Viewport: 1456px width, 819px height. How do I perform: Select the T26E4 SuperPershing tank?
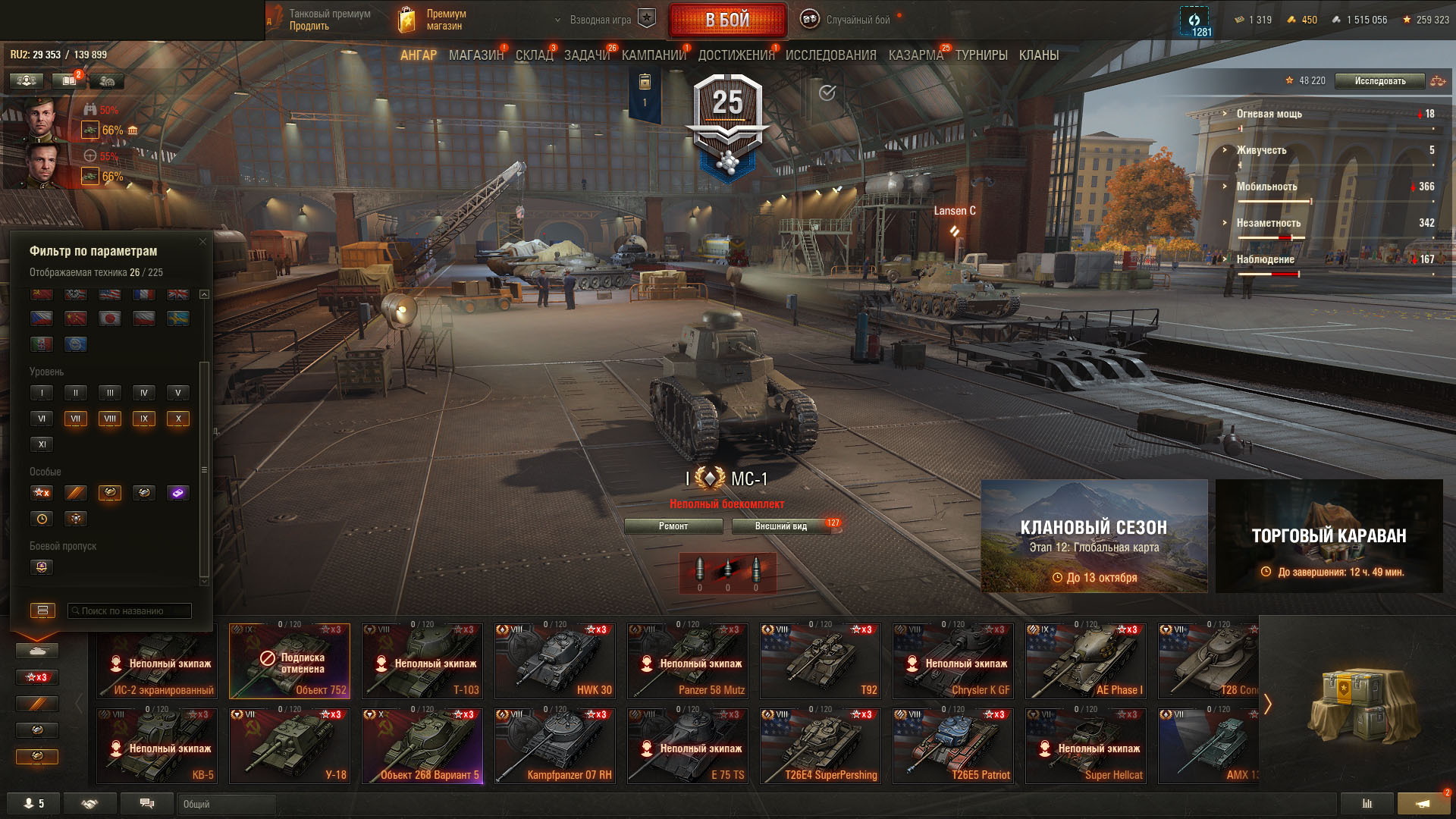821,746
